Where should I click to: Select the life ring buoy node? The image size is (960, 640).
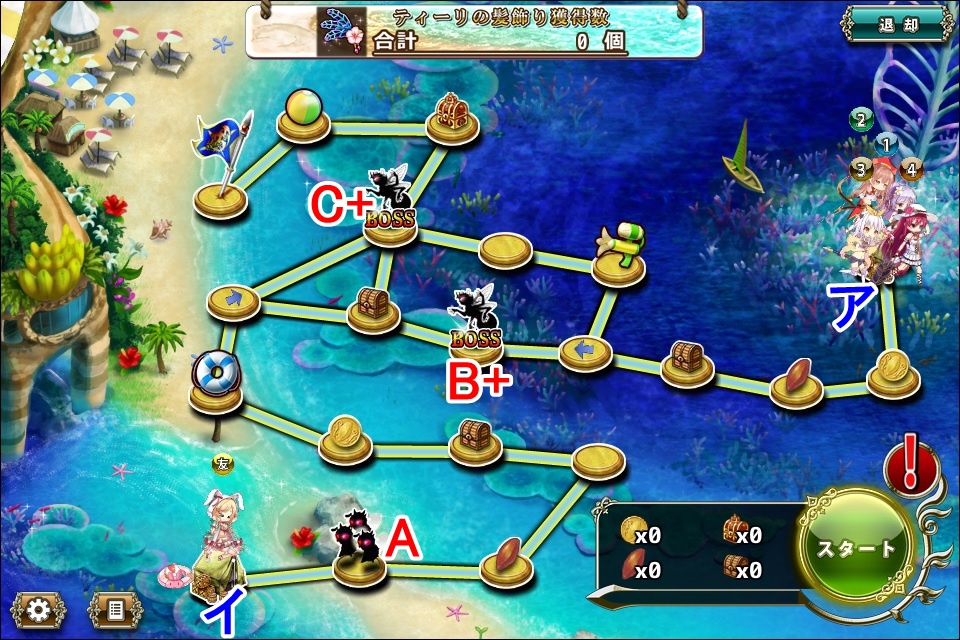point(216,382)
